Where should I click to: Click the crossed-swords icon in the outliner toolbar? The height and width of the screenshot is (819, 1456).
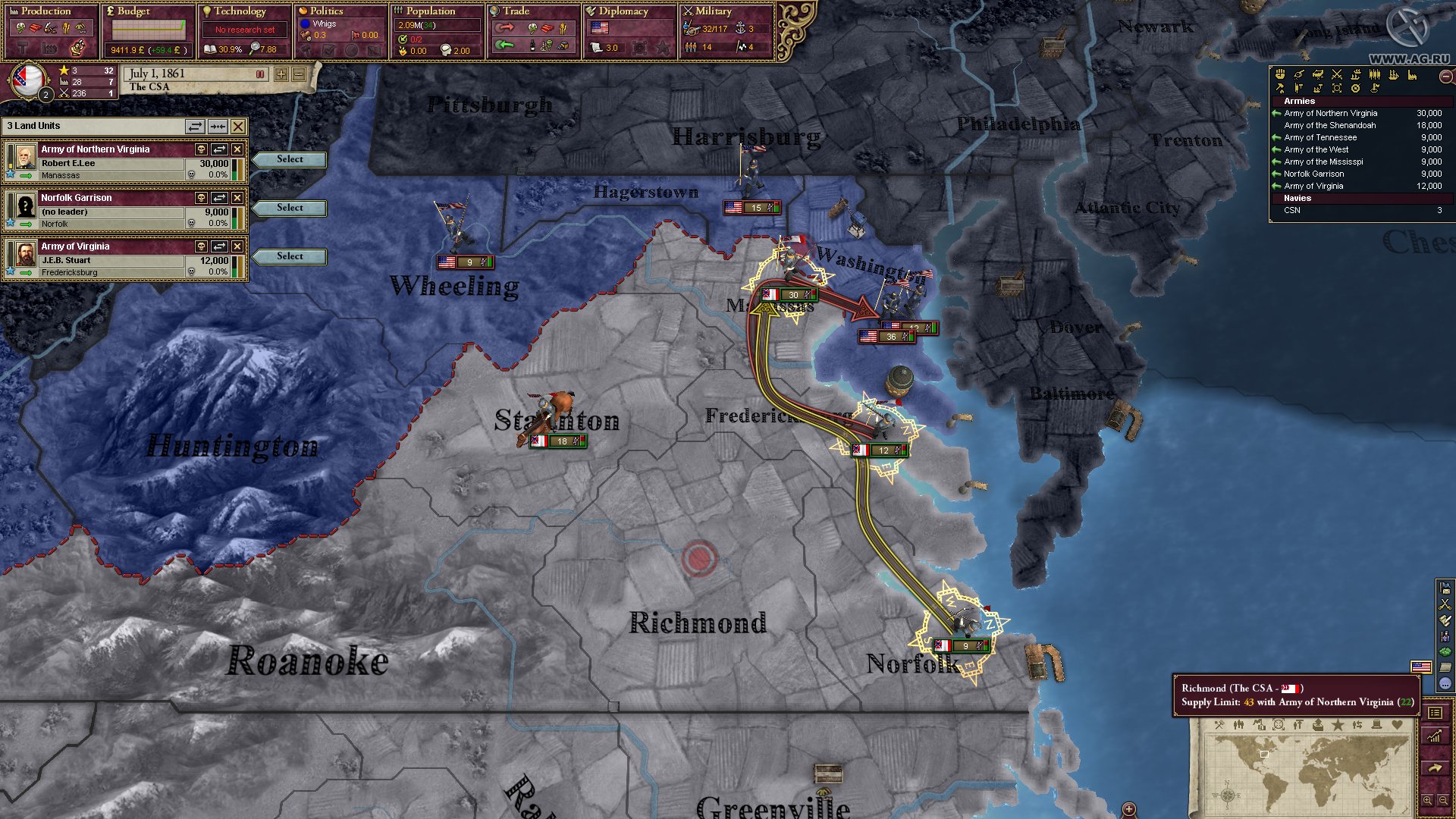1336,75
